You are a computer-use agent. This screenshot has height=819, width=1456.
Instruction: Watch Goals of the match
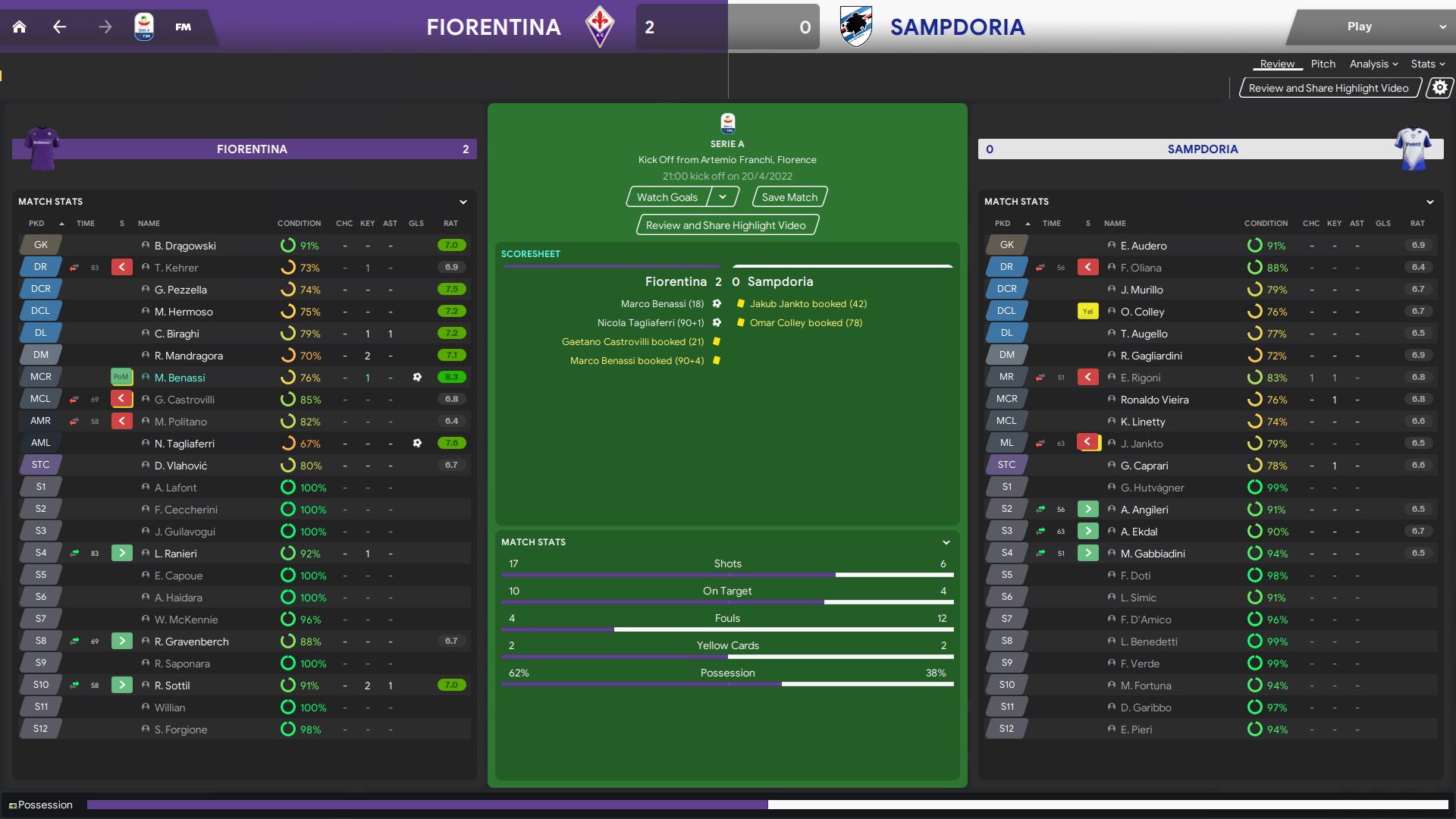[x=667, y=197]
